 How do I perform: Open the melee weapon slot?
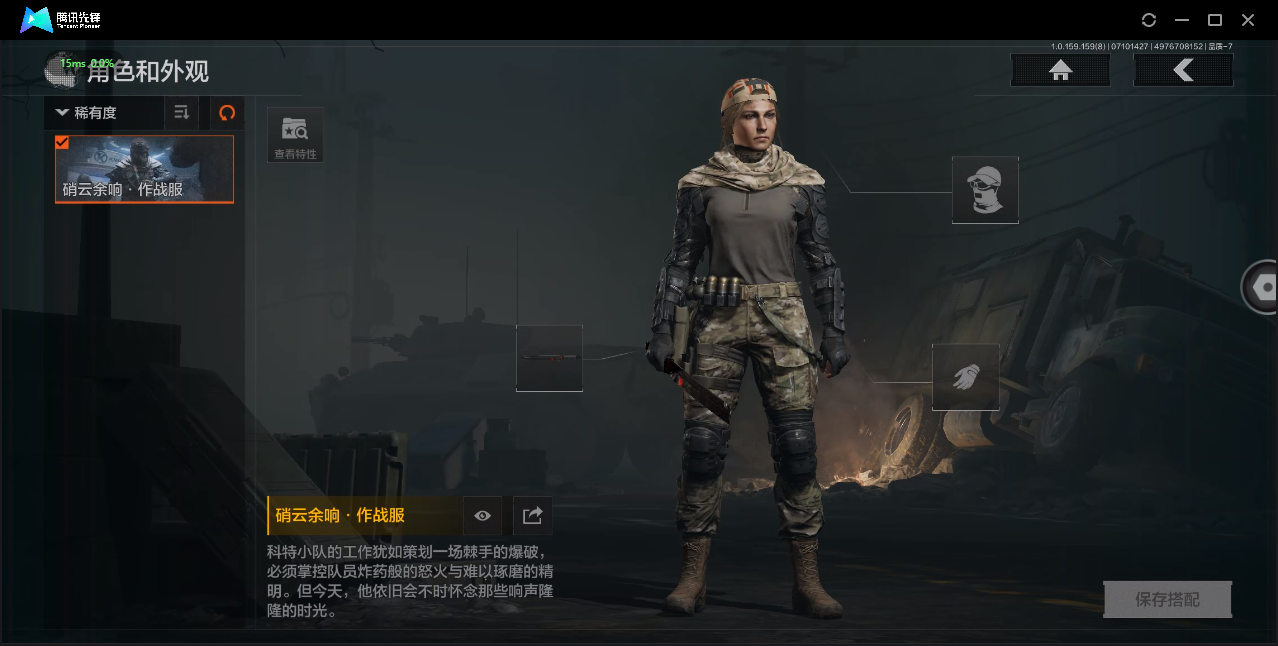point(549,358)
